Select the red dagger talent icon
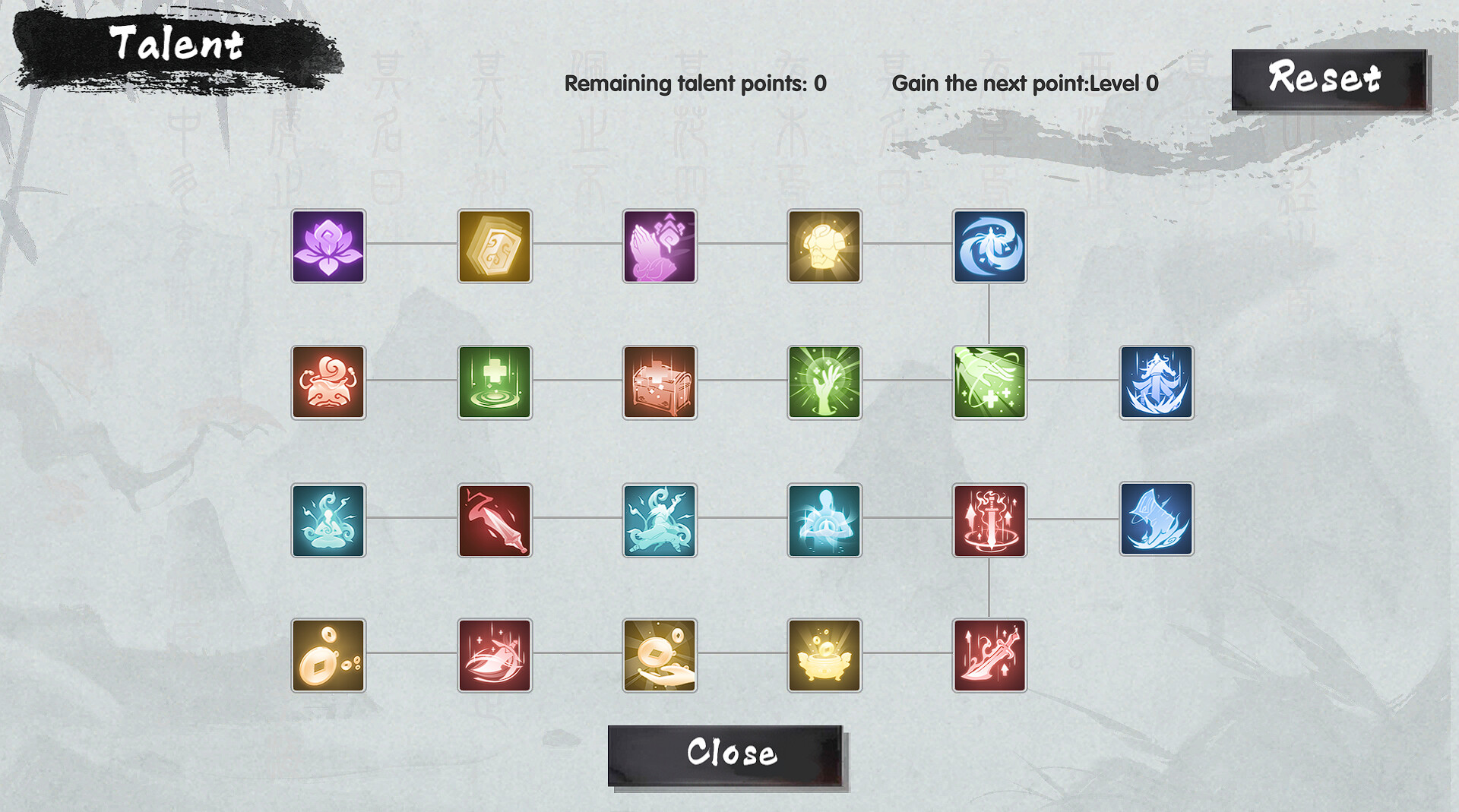This screenshot has width=1459, height=812. pyautogui.click(x=494, y=520)
